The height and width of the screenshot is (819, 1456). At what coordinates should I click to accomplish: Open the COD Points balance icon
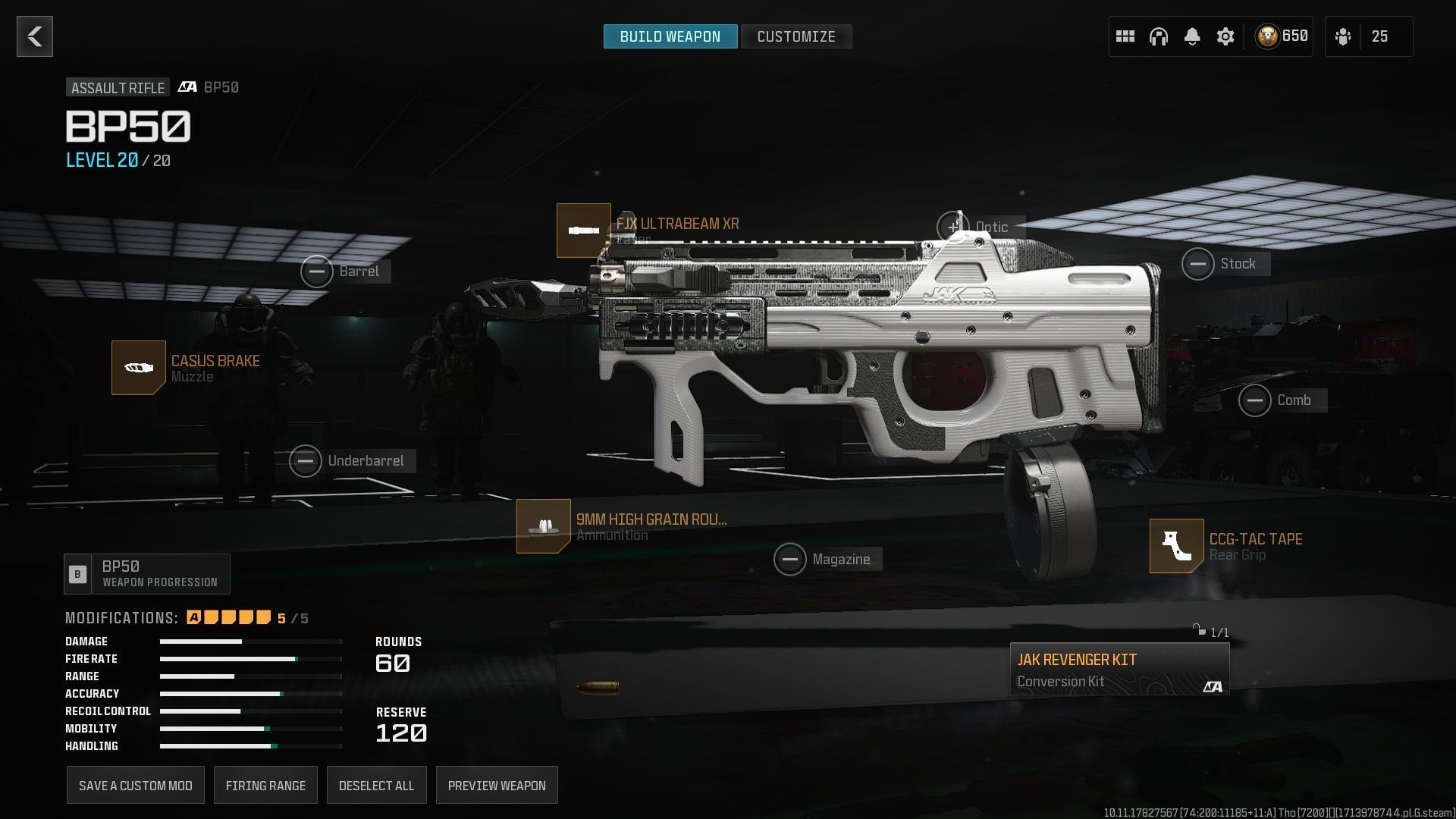(1267, 35)
